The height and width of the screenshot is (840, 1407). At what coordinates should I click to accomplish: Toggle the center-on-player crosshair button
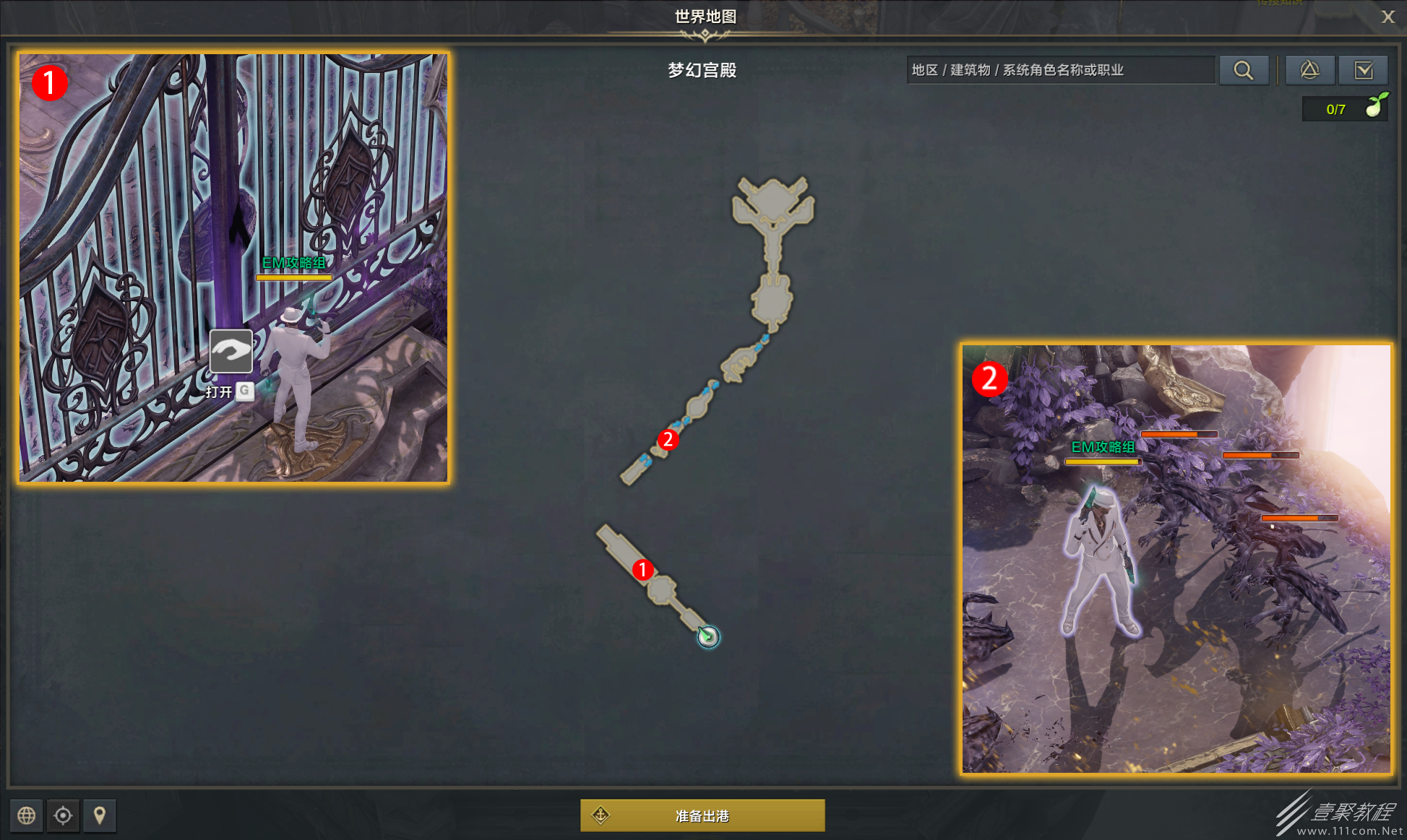tap(63, 815)
